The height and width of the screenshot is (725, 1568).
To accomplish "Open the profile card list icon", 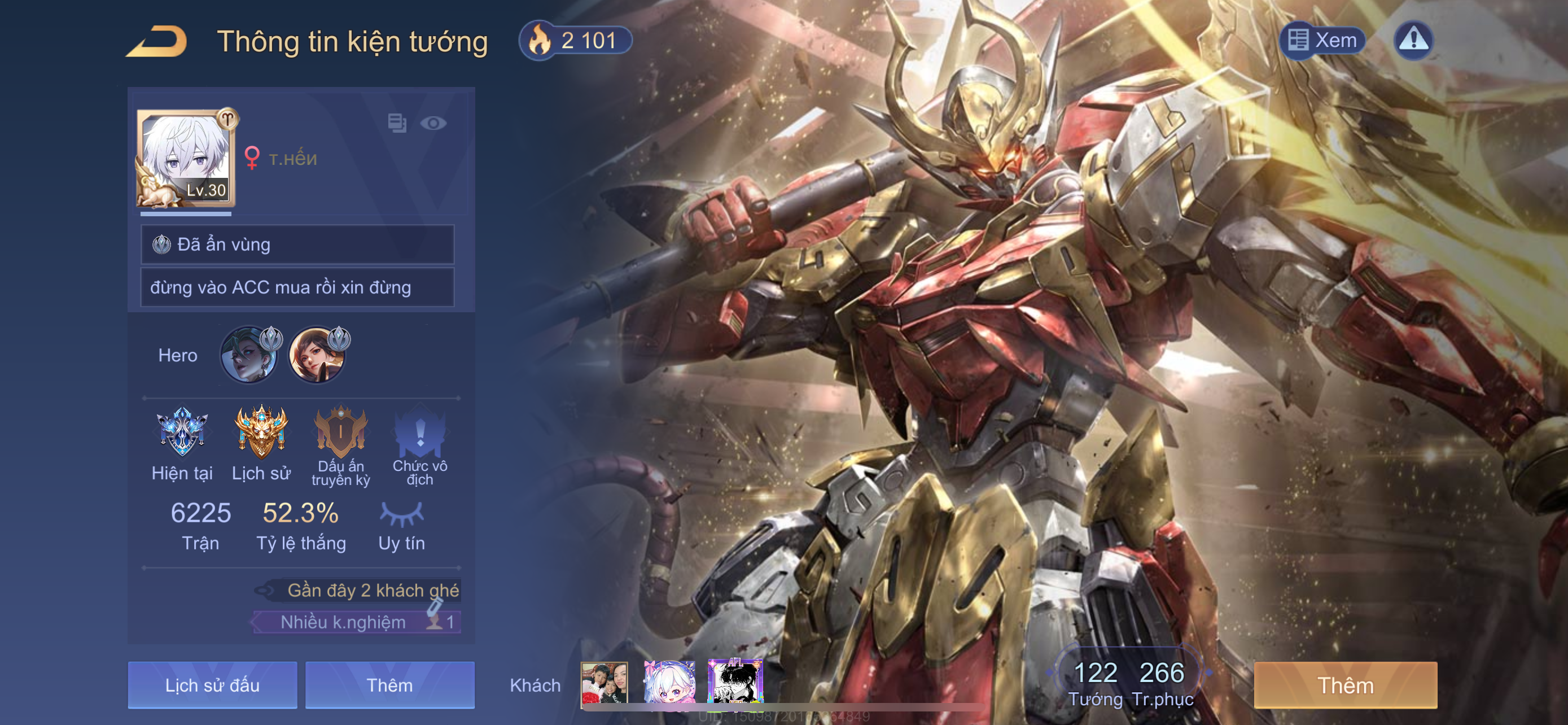I will (397, 123).
